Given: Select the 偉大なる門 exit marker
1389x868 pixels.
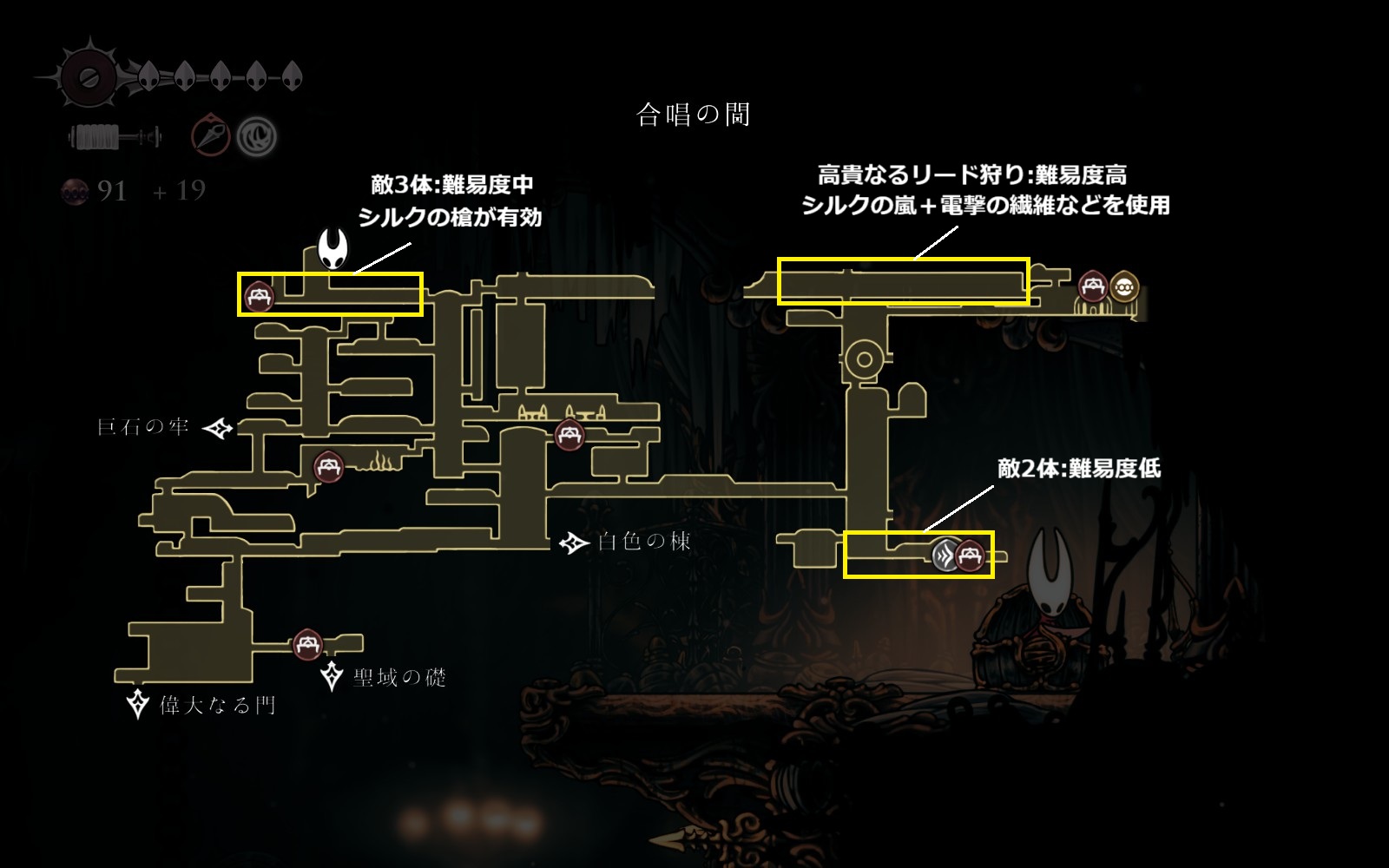Looking at the screenshot, I should coord(138,704).
